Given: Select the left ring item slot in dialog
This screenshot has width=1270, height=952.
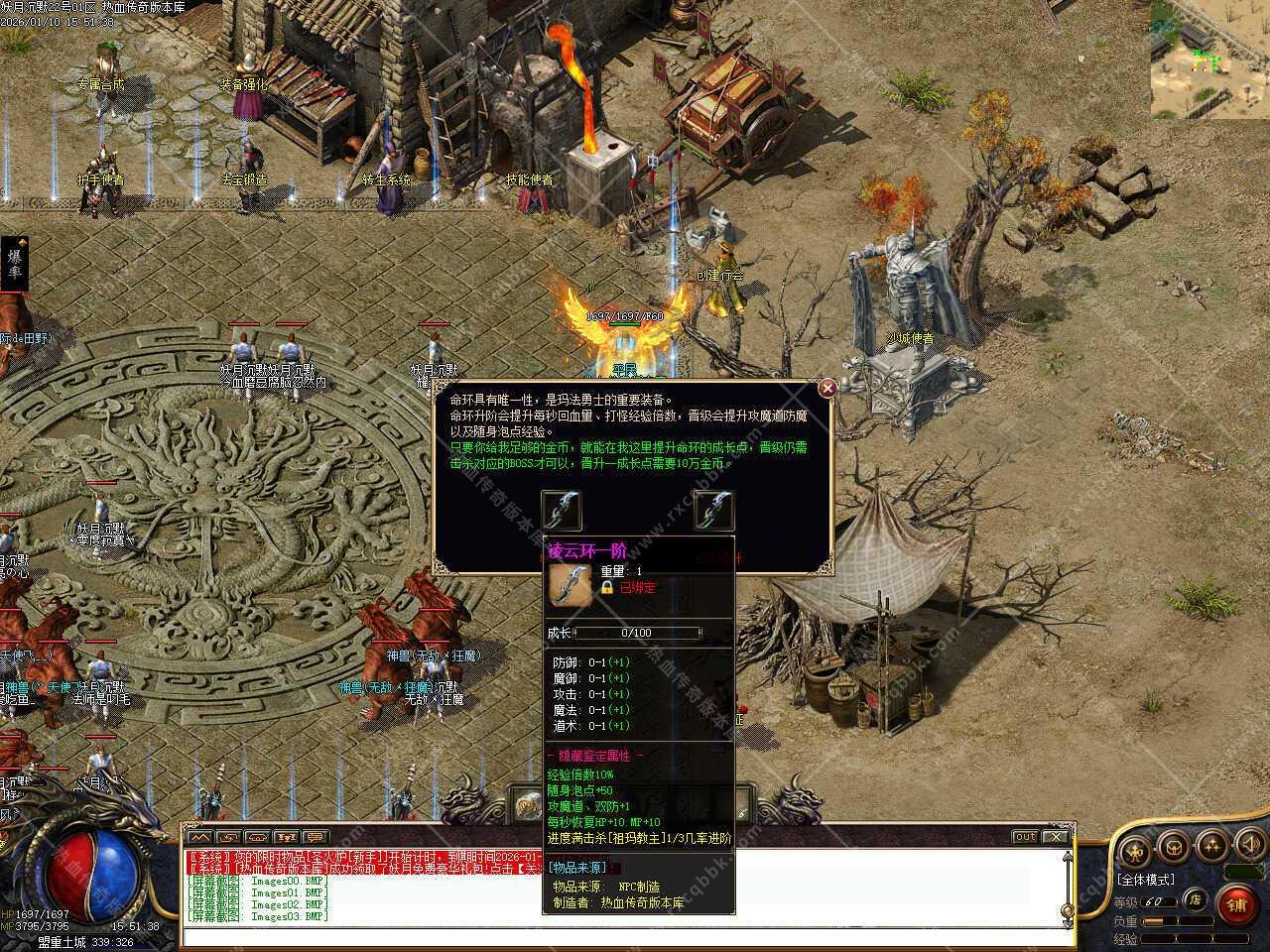Looking at the screenshot, I should click(562, 510).
